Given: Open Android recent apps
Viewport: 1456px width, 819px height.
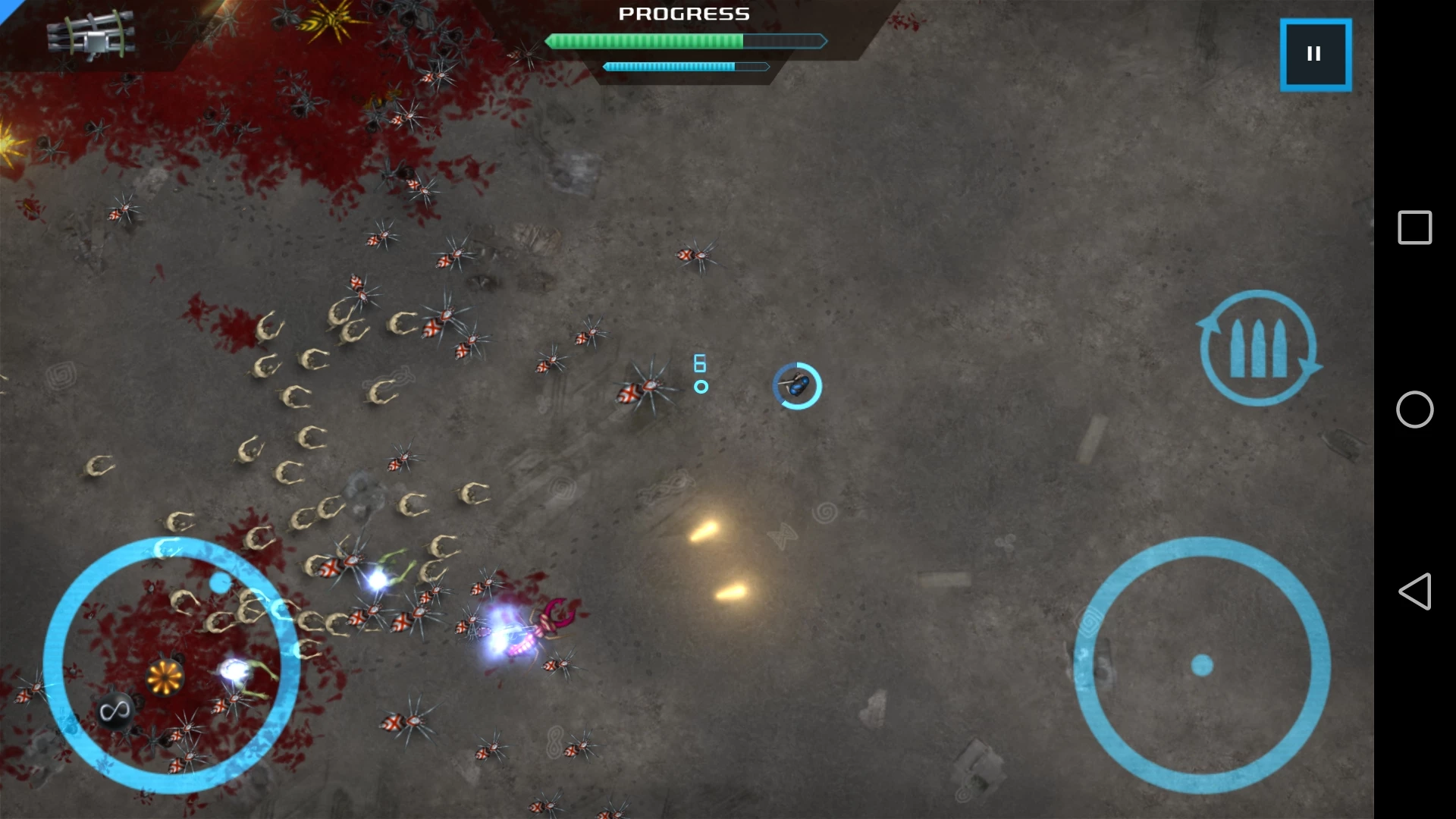Looking at the screenshot, I should coord(1414,227).
